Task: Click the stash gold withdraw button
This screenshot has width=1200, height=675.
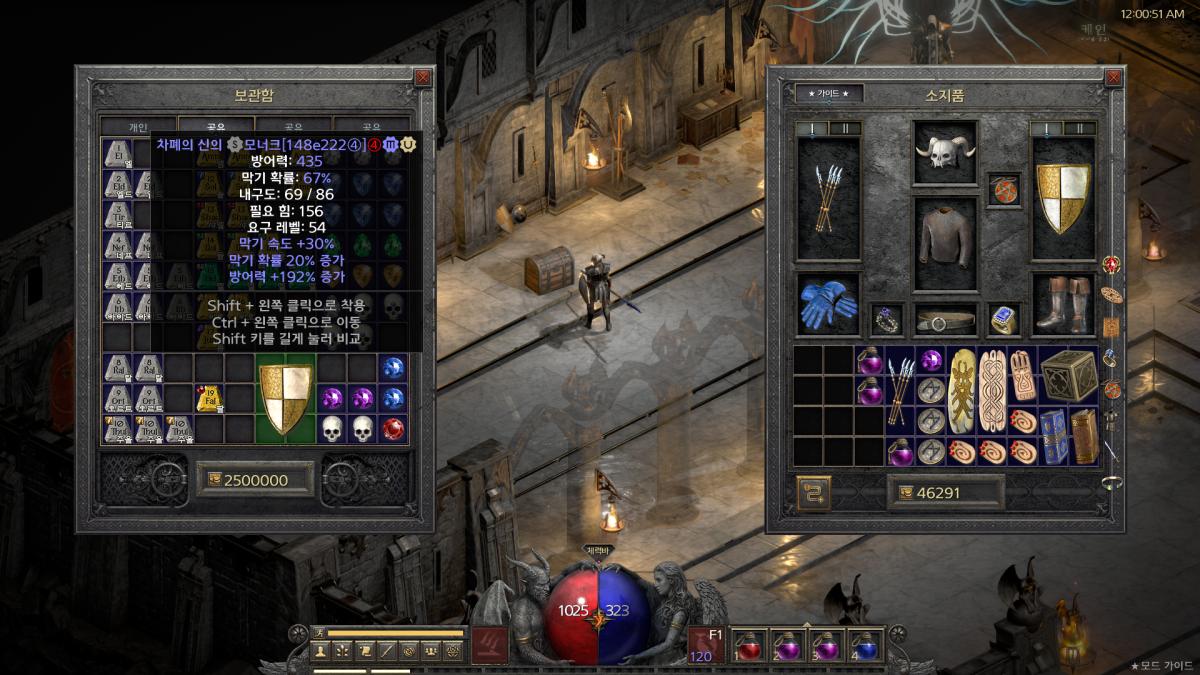Action: [x=211, y=480]
